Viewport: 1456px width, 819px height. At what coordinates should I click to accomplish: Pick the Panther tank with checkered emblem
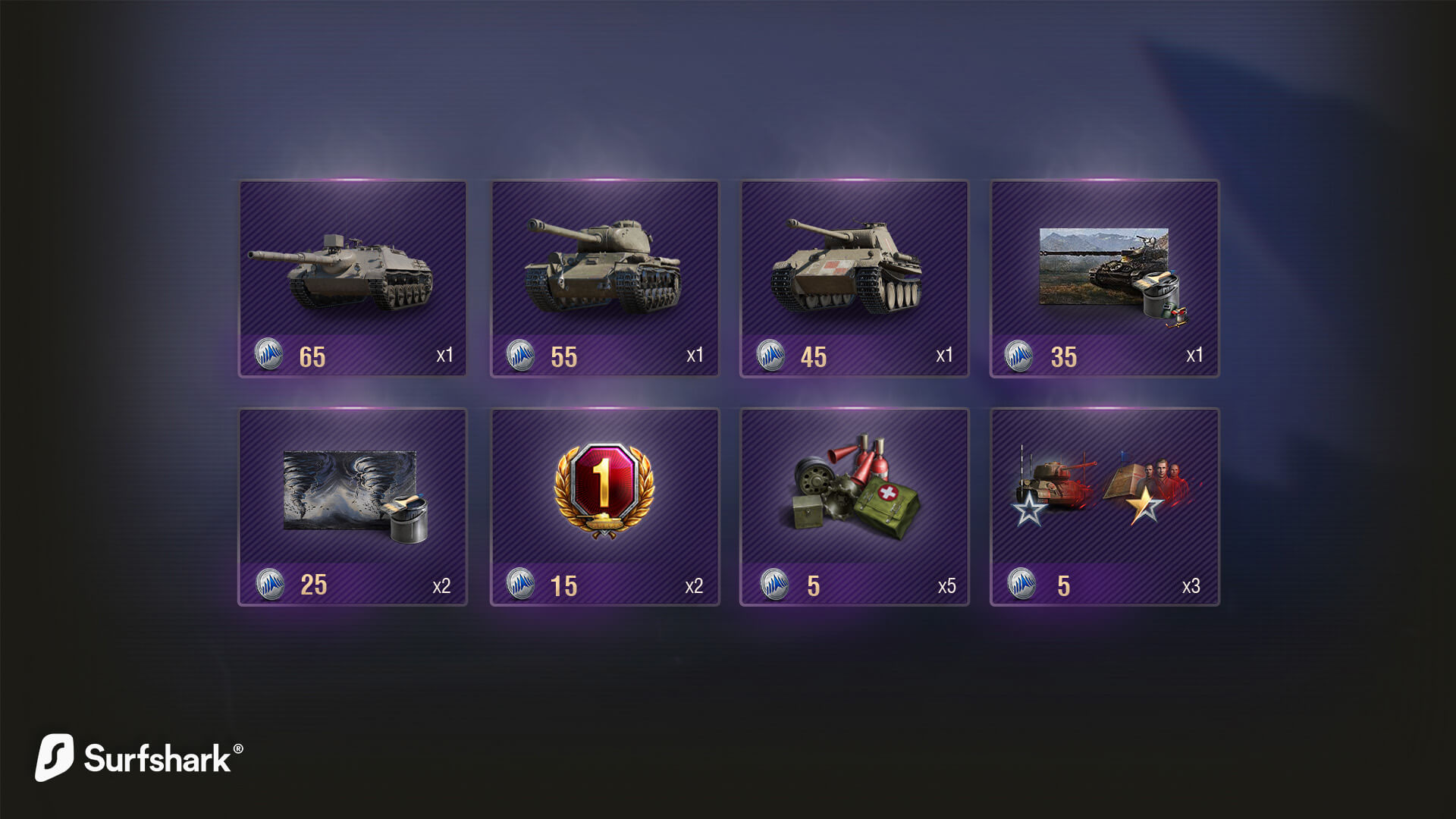point(854,278)
